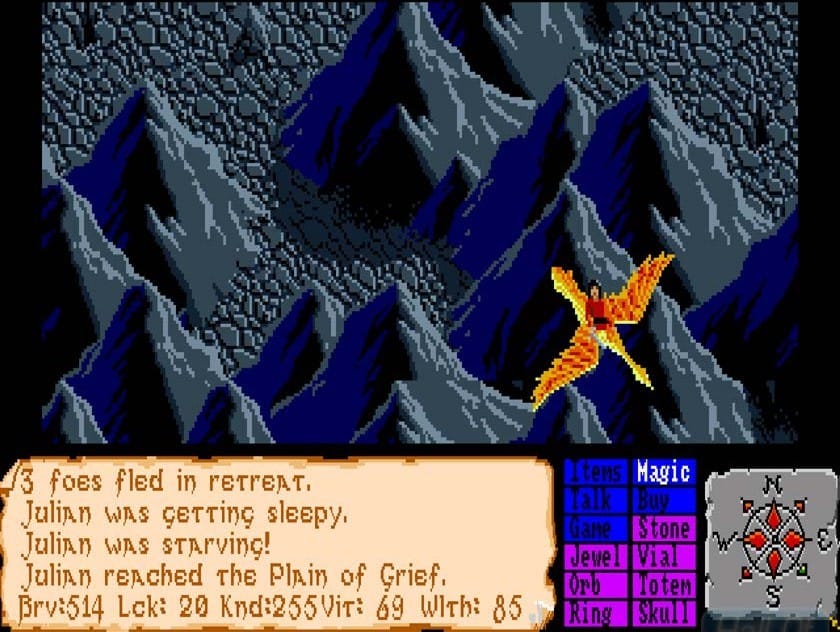Activate the Jewel magic item
This screenshot has width=840, height=632.
click(x=596, y=556)
